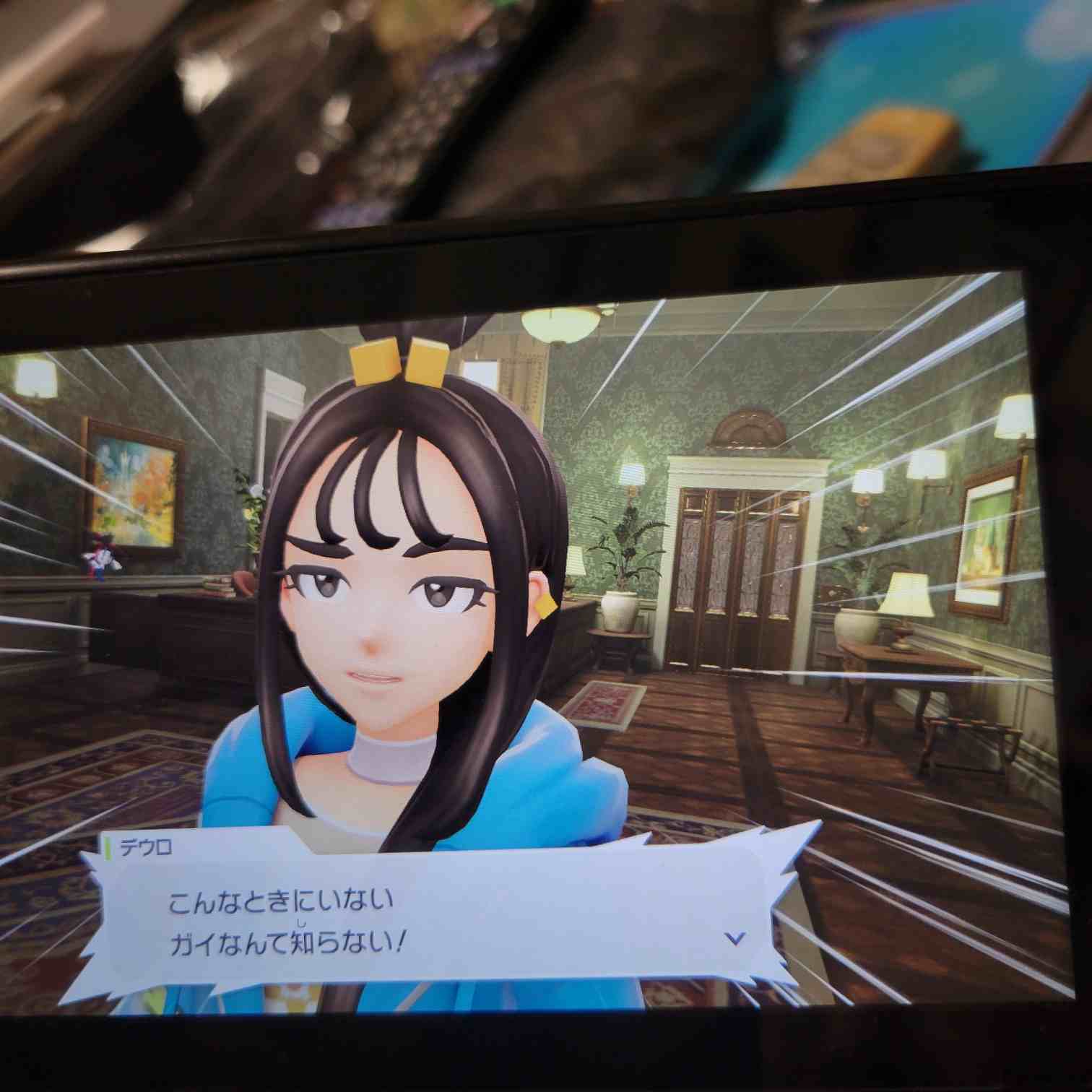This screenshot has height=1092, width=1092.
Task: Advance dialogue with the blue down arrow
Action: [735, 938]
